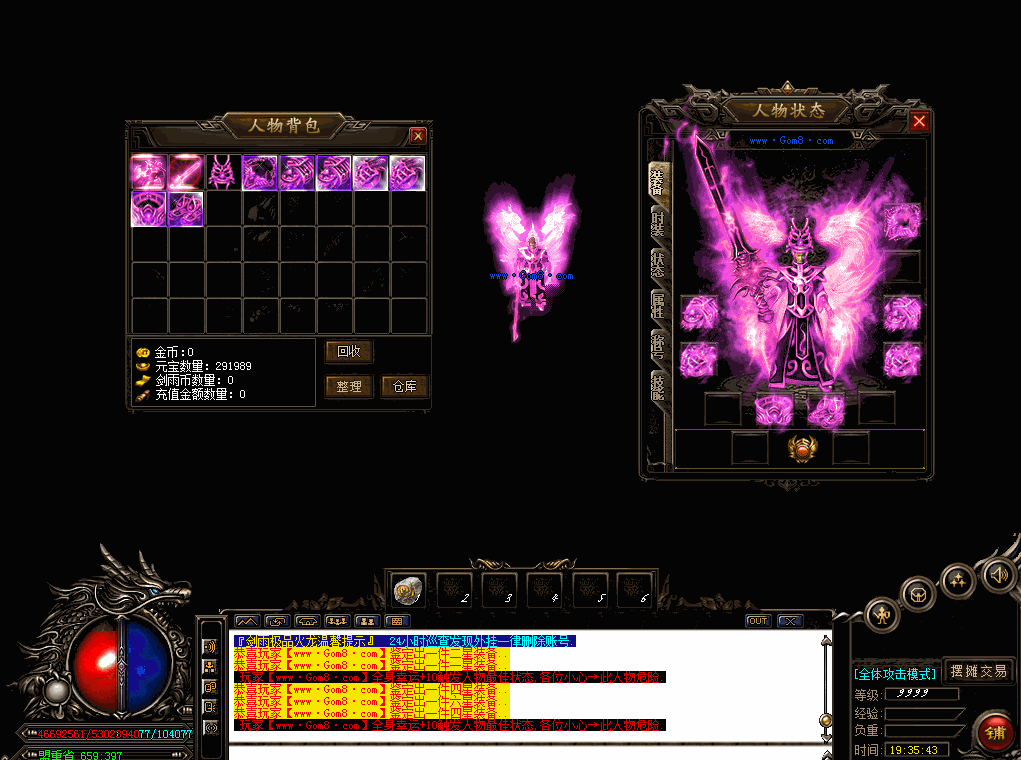Image resolution: width=1021 pixels, height=760 pixels.
Task: Toggle the speaker sound icon
Action: [x=997, y=574]
